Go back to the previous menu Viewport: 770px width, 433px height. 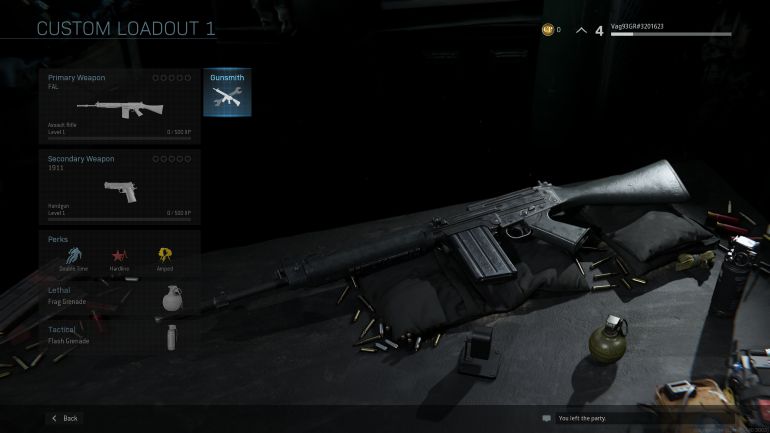64,418
